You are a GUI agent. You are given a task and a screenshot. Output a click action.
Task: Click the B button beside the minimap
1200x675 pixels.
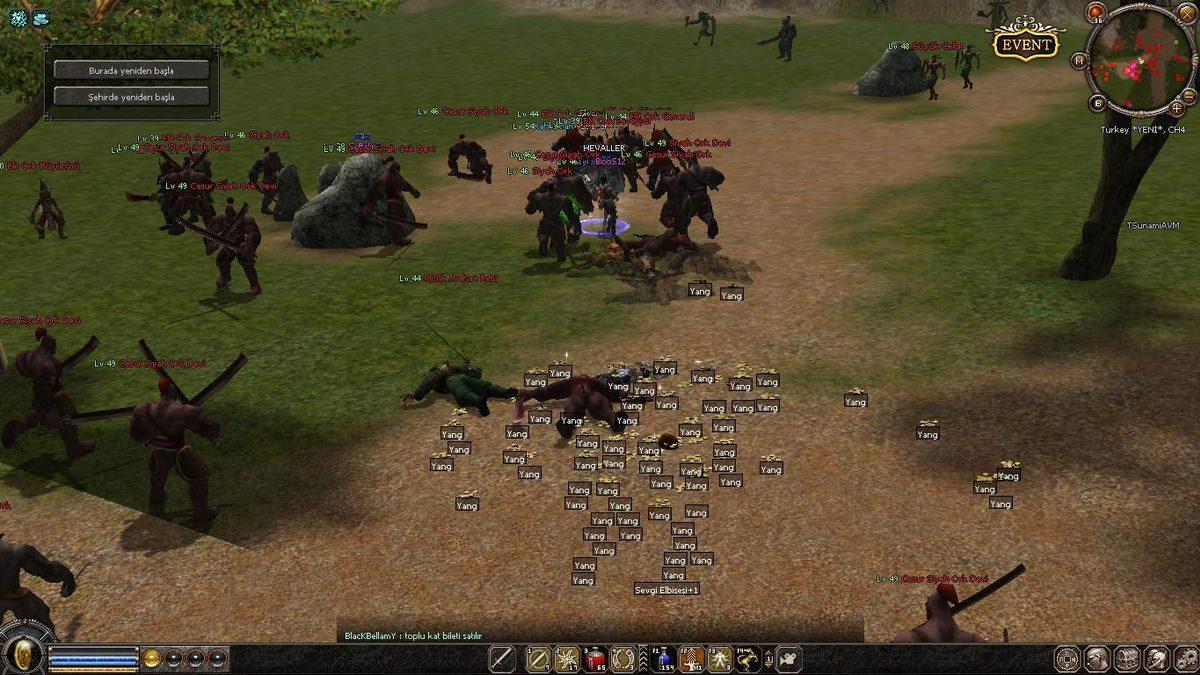1098,103
